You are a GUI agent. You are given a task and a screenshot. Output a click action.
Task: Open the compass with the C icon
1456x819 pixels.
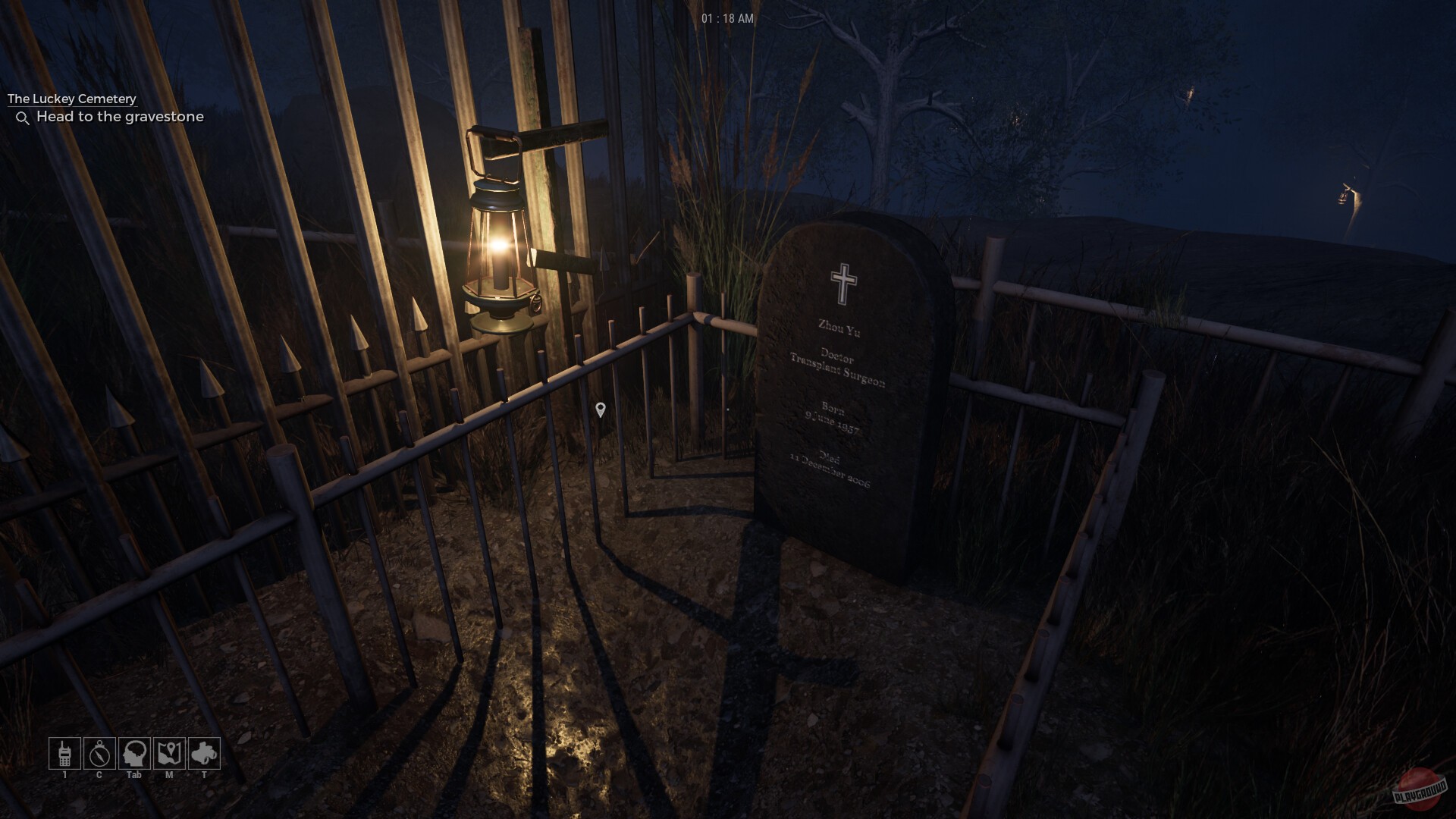[x=99, y=754]
